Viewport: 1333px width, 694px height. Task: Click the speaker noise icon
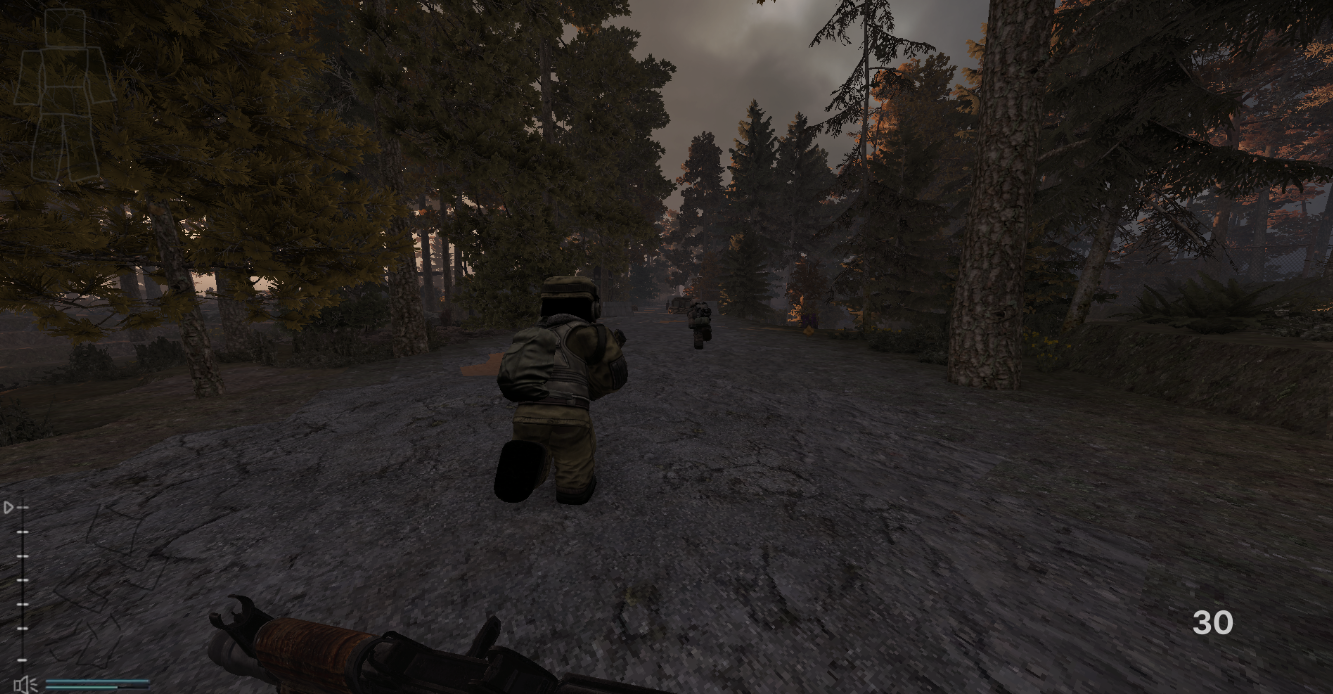click(26, 684)
